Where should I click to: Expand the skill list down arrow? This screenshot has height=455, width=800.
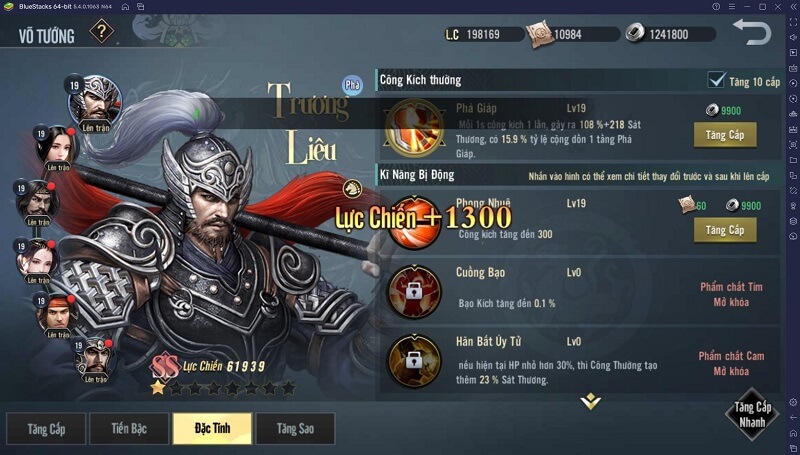coord(591,402)
